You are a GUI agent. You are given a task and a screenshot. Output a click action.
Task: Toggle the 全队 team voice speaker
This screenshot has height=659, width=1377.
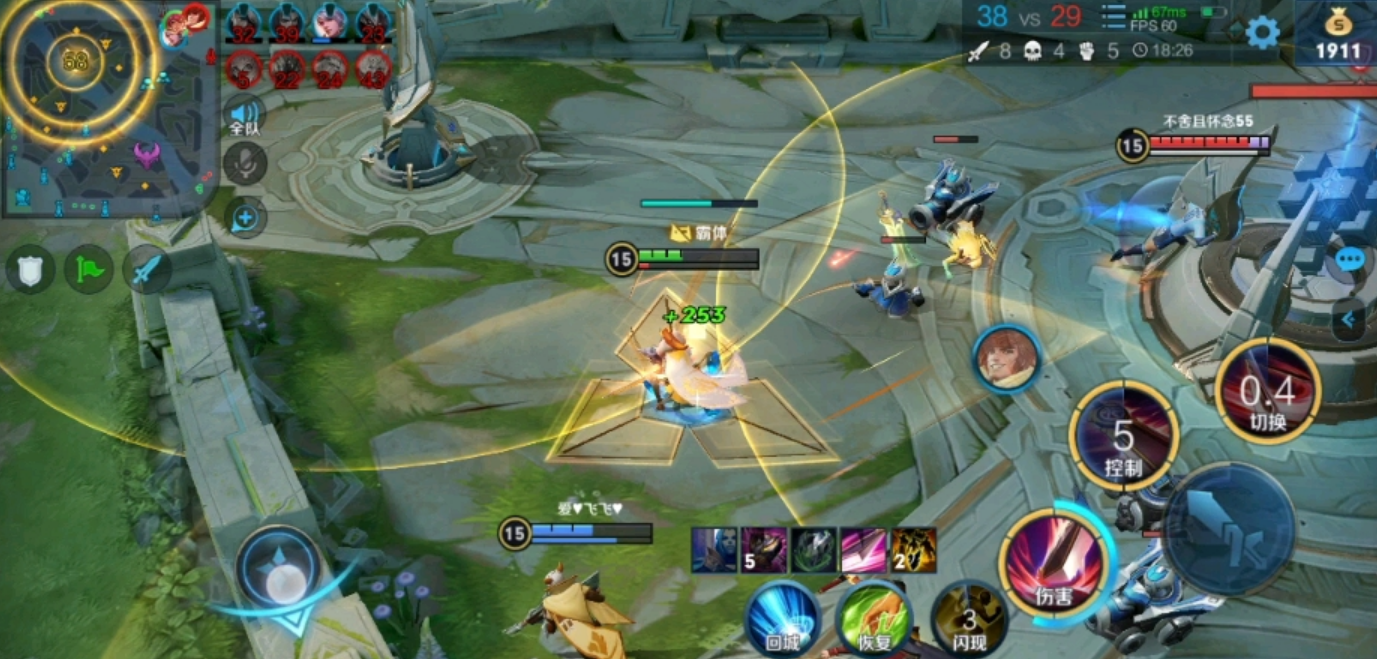[244, 115]
